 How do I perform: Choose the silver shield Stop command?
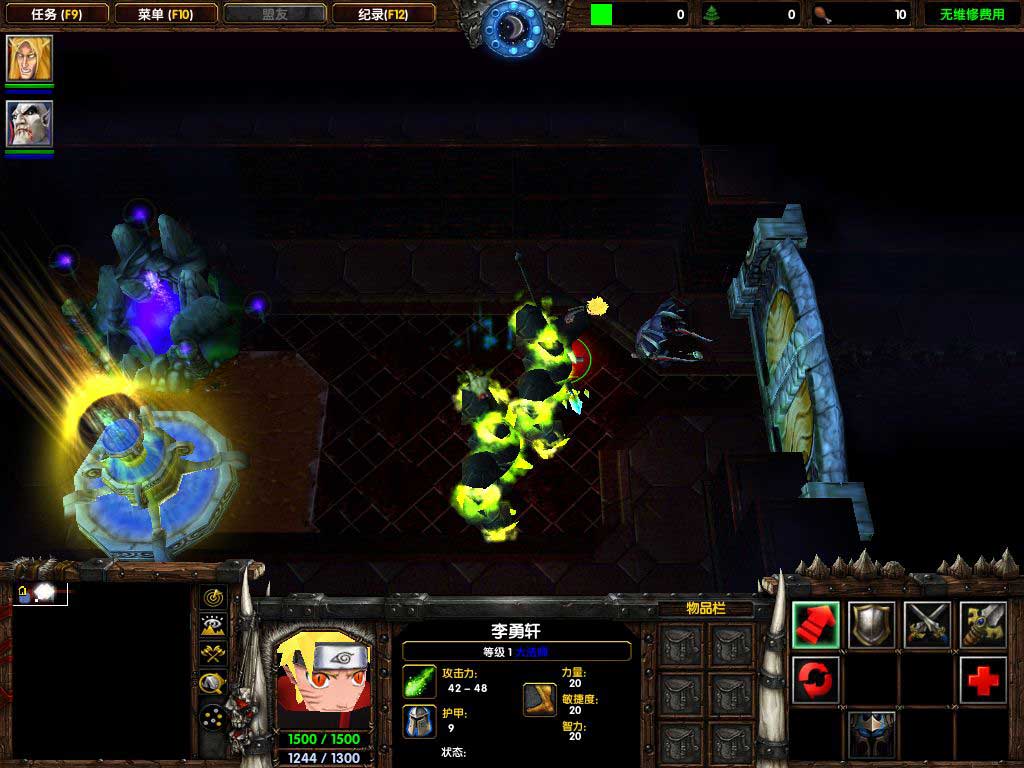click(872, 624)
